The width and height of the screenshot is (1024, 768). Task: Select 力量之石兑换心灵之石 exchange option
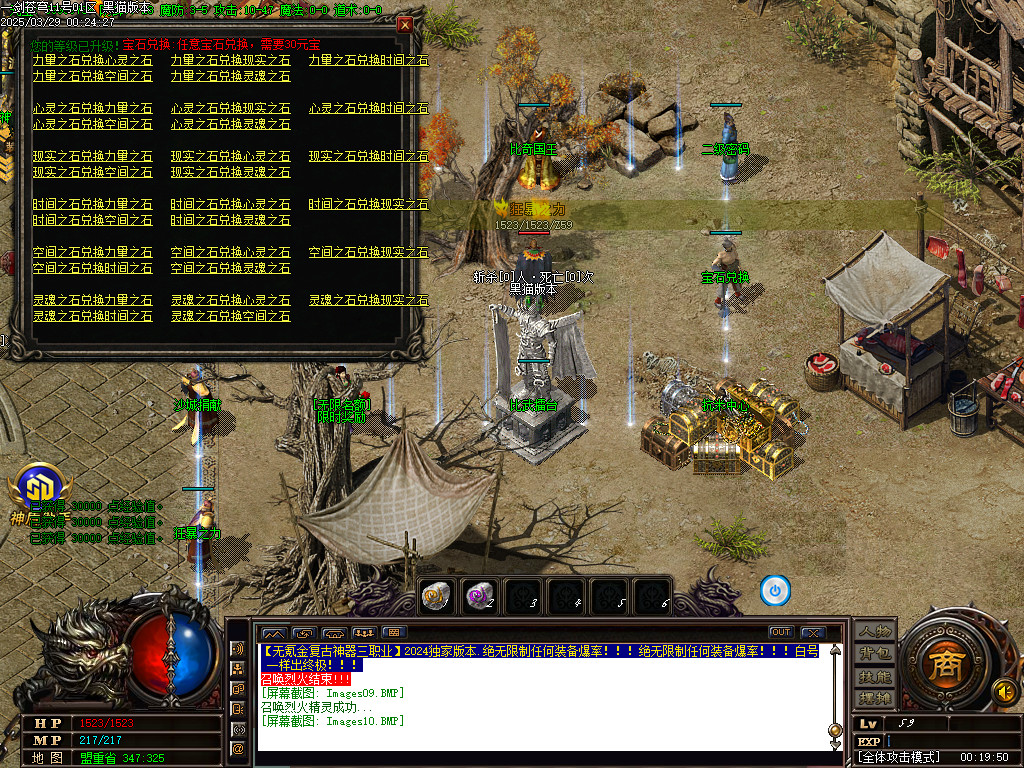[x=92, y=60]
